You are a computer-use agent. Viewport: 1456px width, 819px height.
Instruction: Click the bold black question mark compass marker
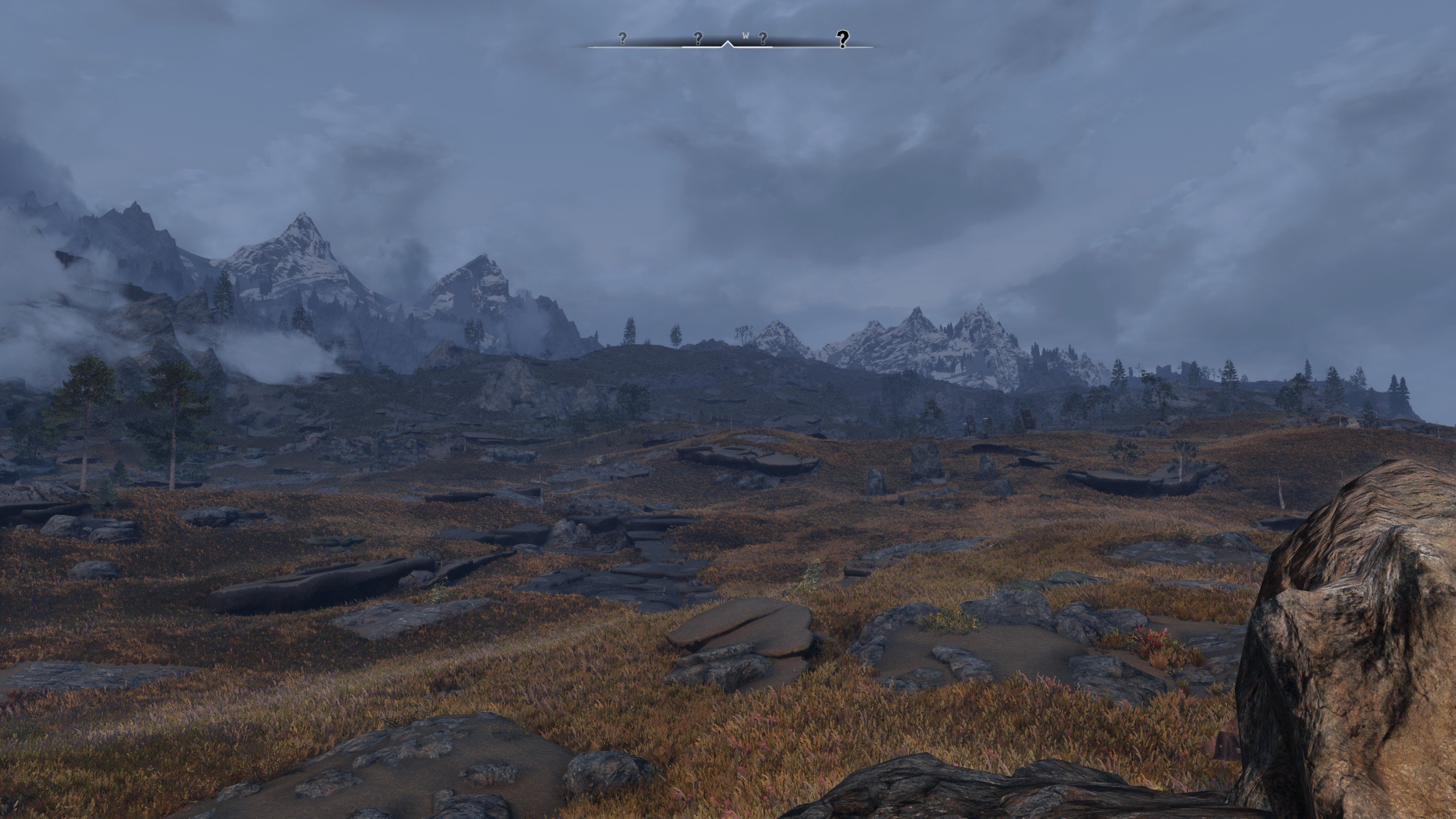pos(842,39)
